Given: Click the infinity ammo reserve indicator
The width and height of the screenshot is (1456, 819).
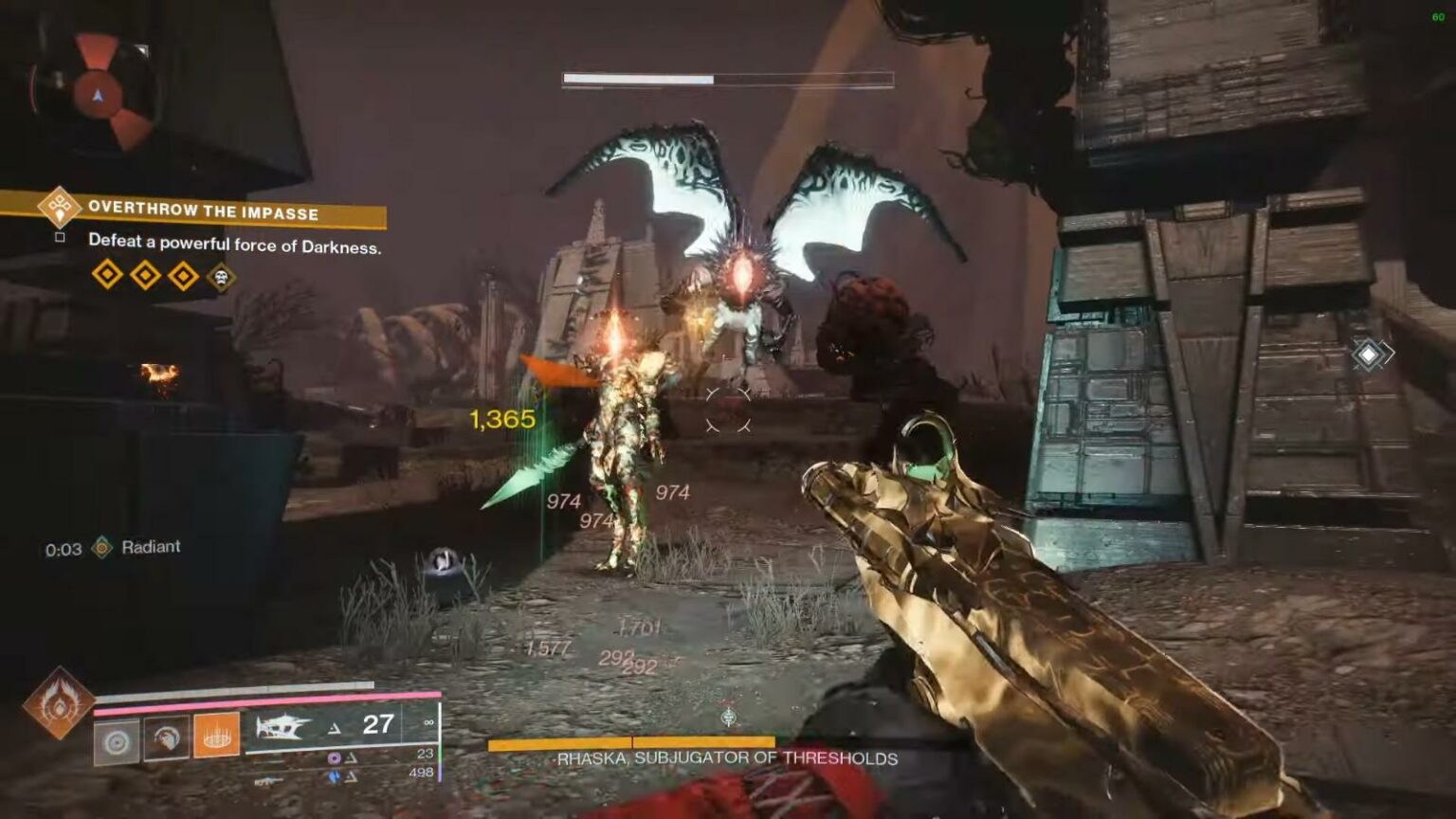Looking at the screenshot, I should coord(428,722).
